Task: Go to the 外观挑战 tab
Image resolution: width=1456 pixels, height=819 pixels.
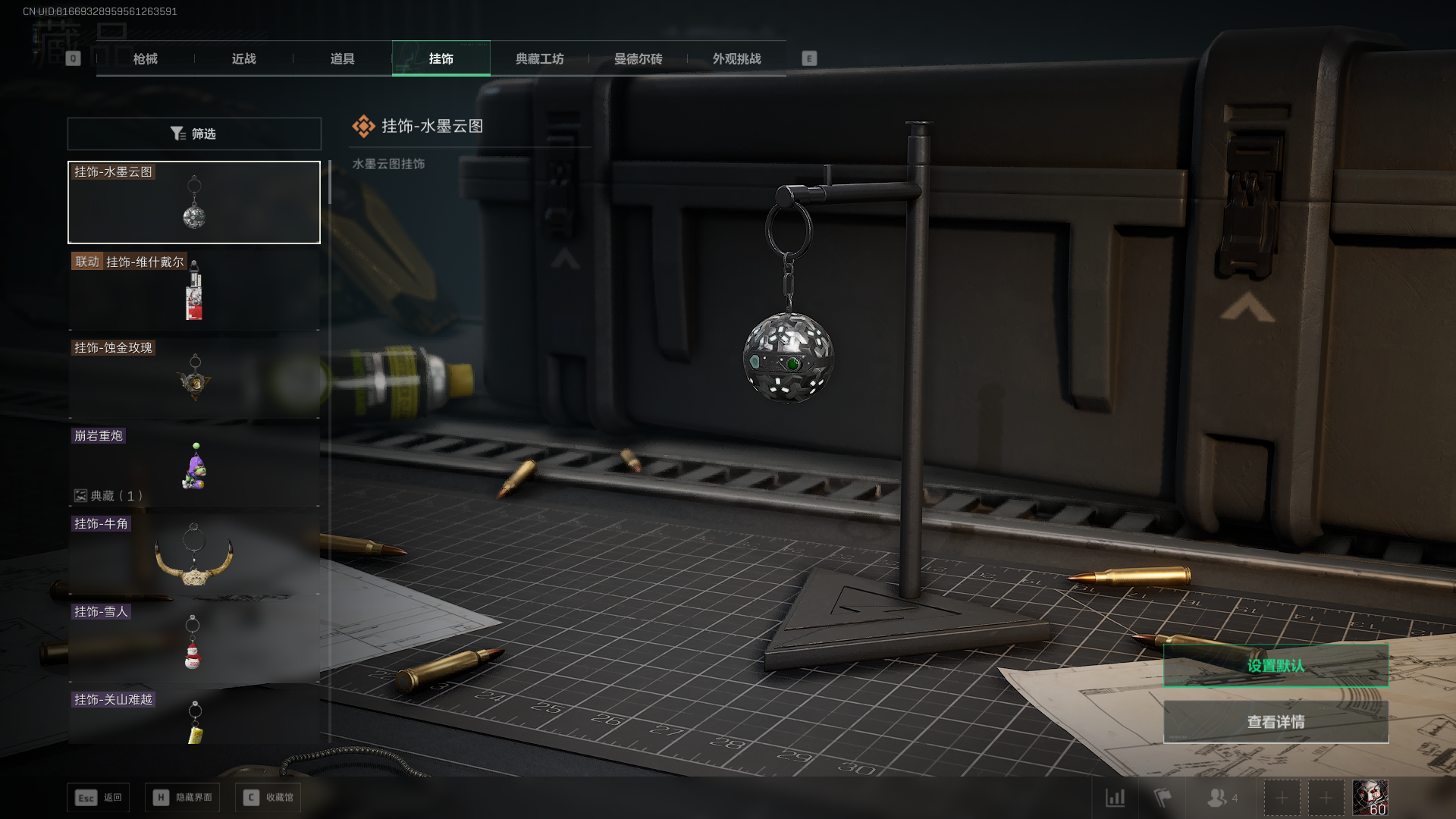Action: 736,58
